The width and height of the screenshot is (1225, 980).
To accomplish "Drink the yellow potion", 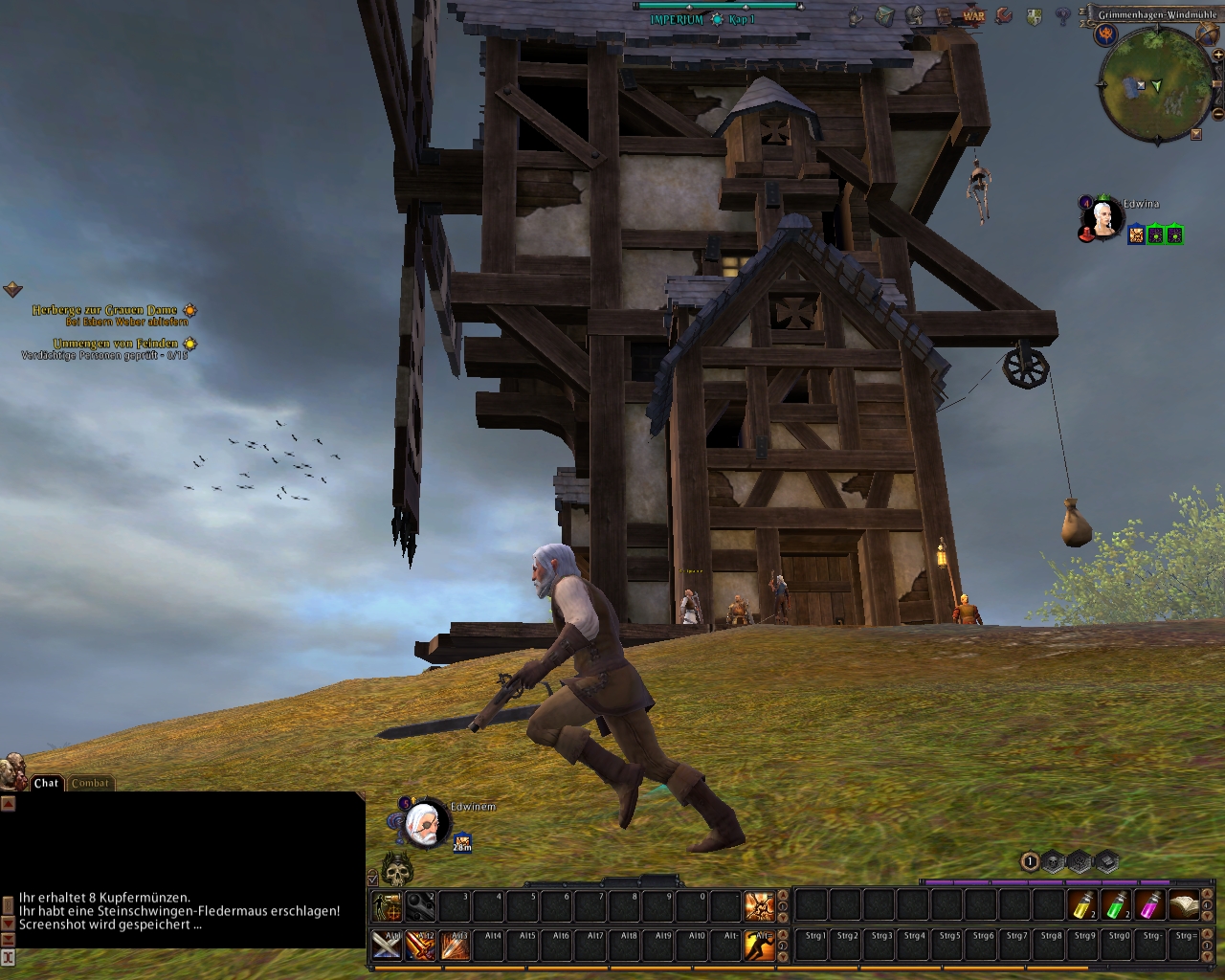I will coord(1082,905).
